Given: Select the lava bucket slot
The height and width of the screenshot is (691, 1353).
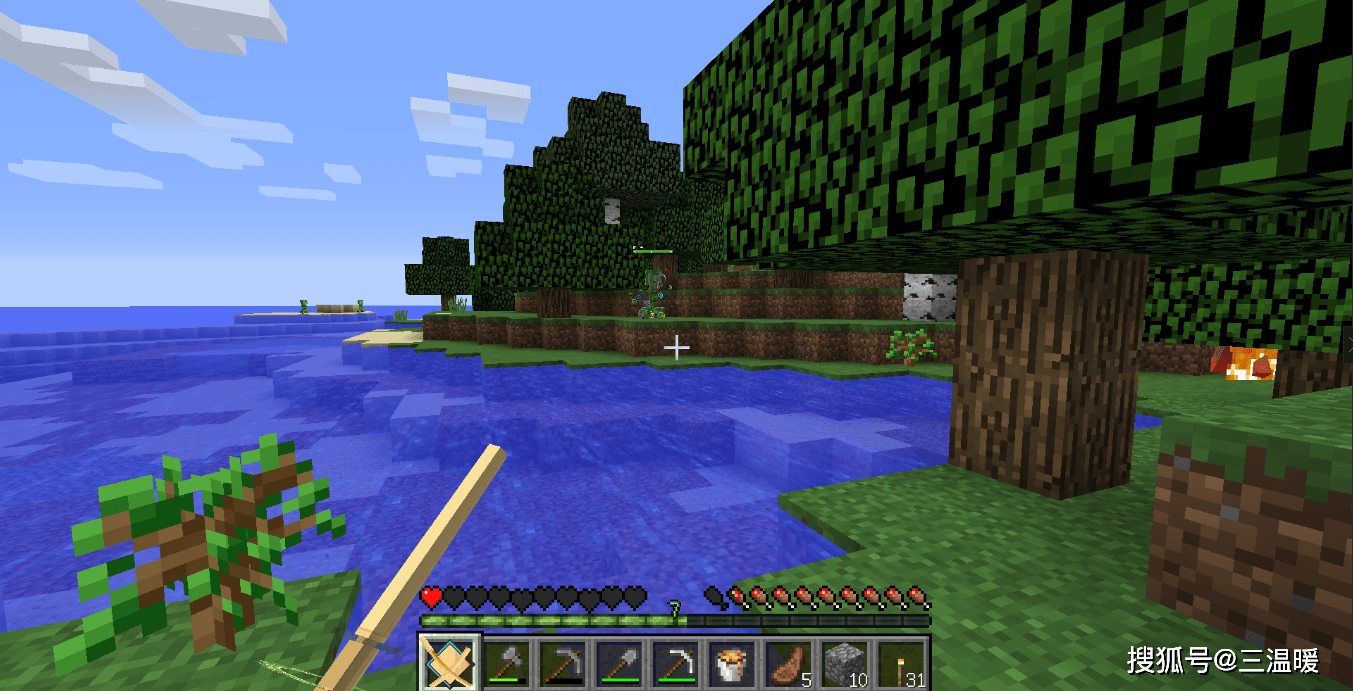Looking at the screenshot, I should click(731, 662).
